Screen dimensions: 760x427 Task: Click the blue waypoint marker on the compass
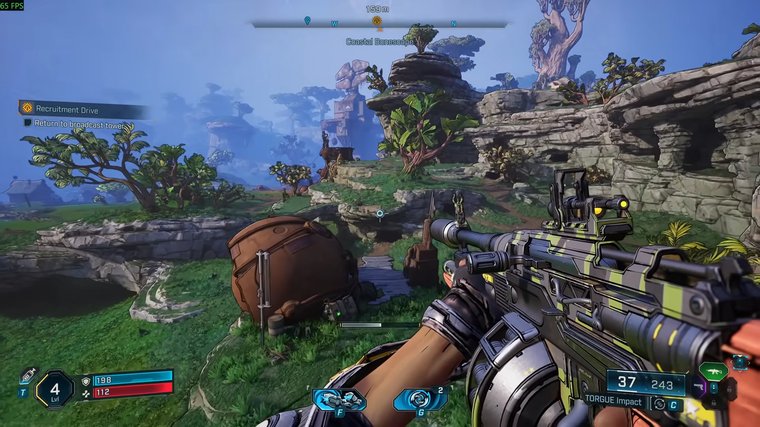(307, 21)
